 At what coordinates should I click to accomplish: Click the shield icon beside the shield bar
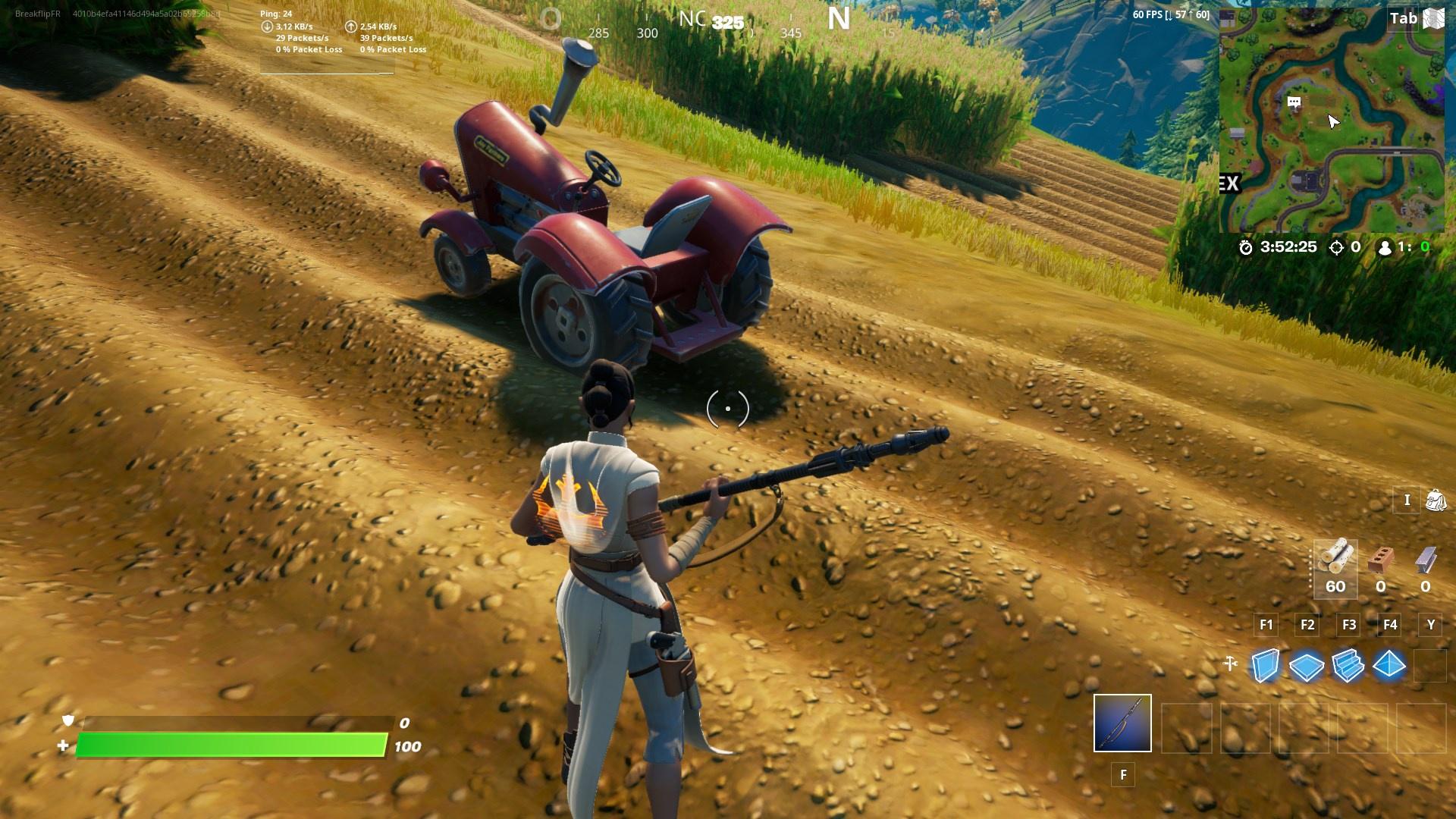(68, 723)
